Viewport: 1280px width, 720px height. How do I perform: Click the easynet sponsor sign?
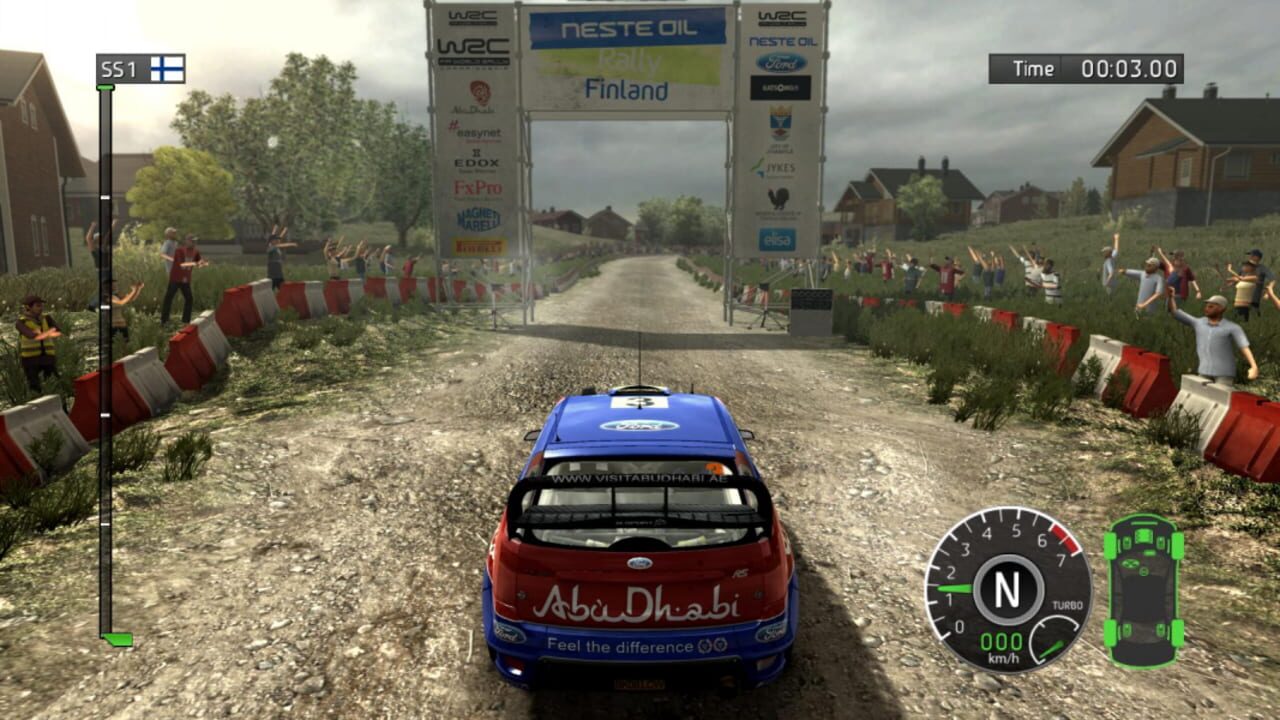tap(478, 133)
